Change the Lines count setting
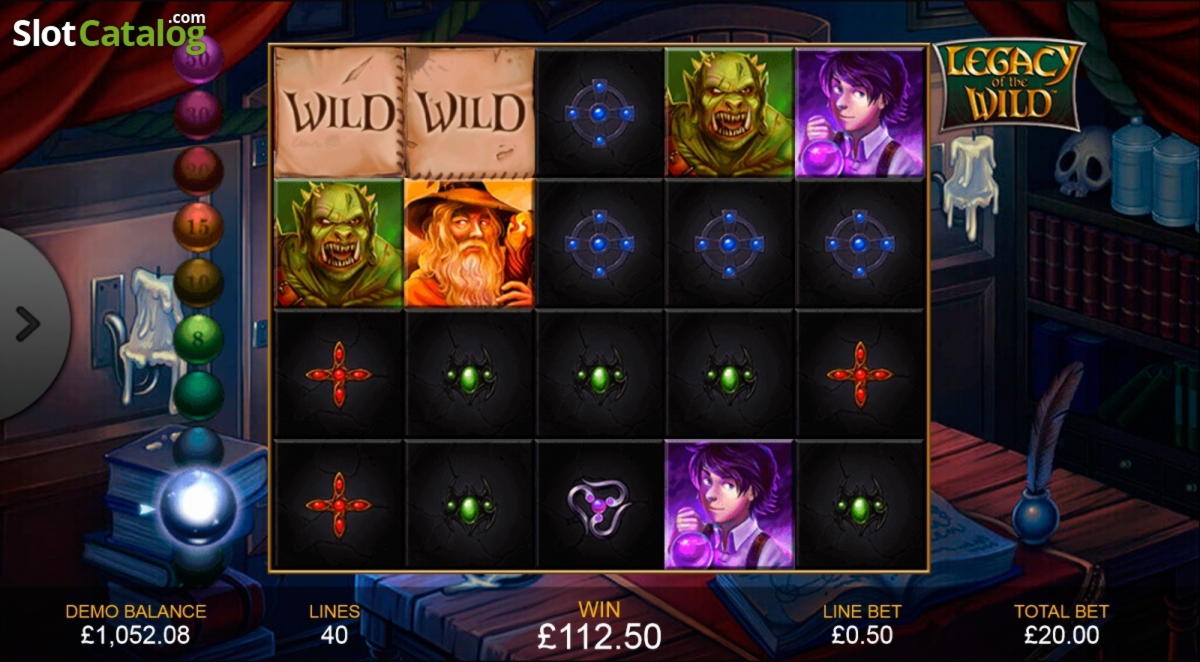Screen dimensions: 1200x662 click(334, 624)
